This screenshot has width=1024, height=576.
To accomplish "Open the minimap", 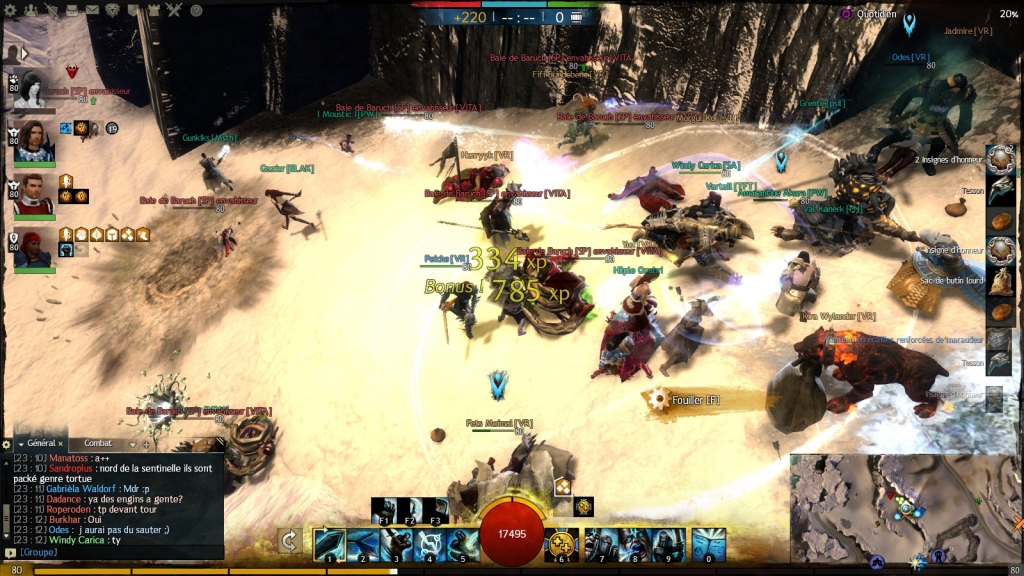I will click(904, 507).
